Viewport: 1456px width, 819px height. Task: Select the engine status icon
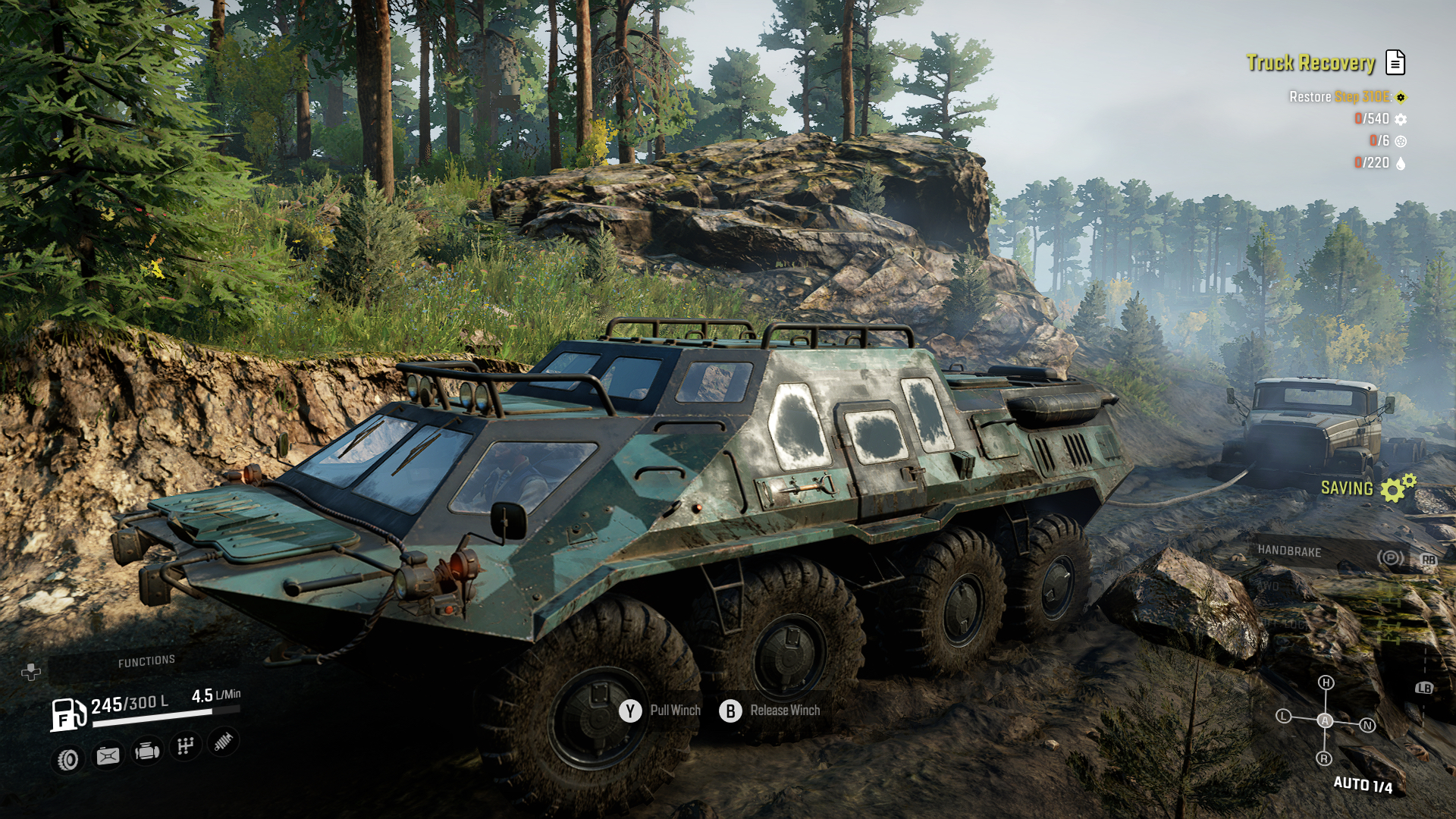coord(147,752)
